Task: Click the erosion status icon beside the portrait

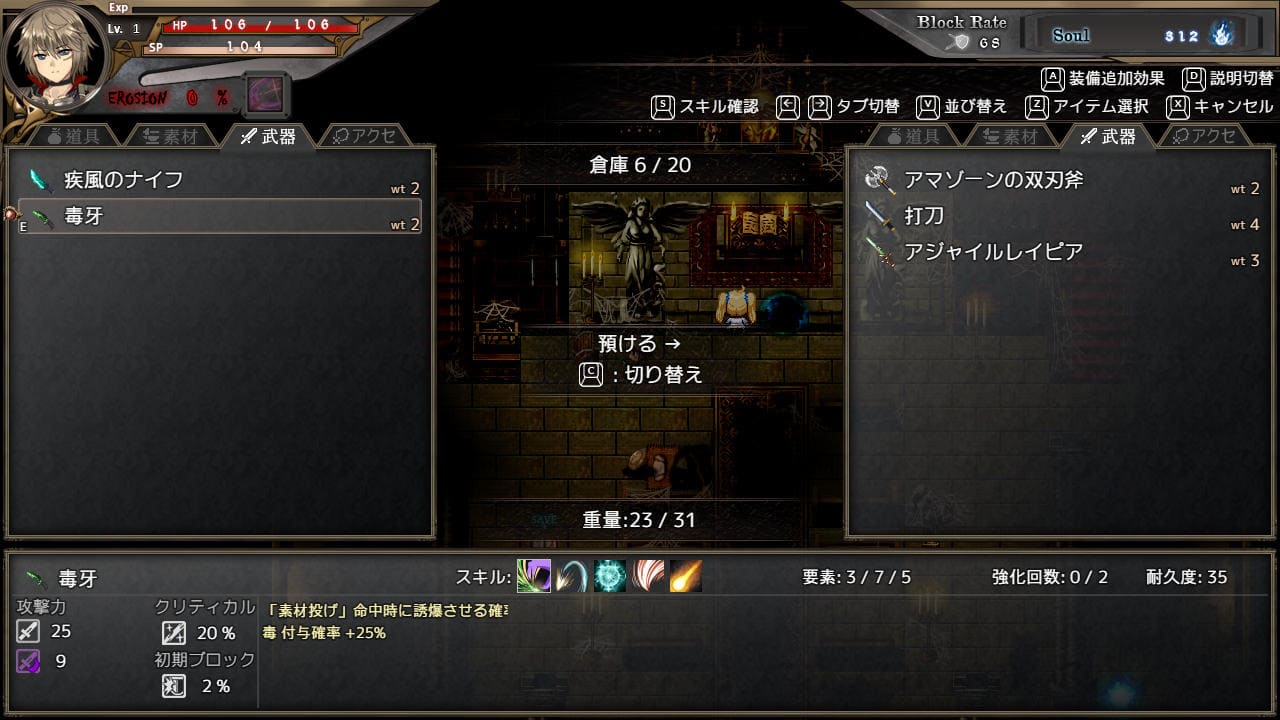Action: [x=266, y=96]
